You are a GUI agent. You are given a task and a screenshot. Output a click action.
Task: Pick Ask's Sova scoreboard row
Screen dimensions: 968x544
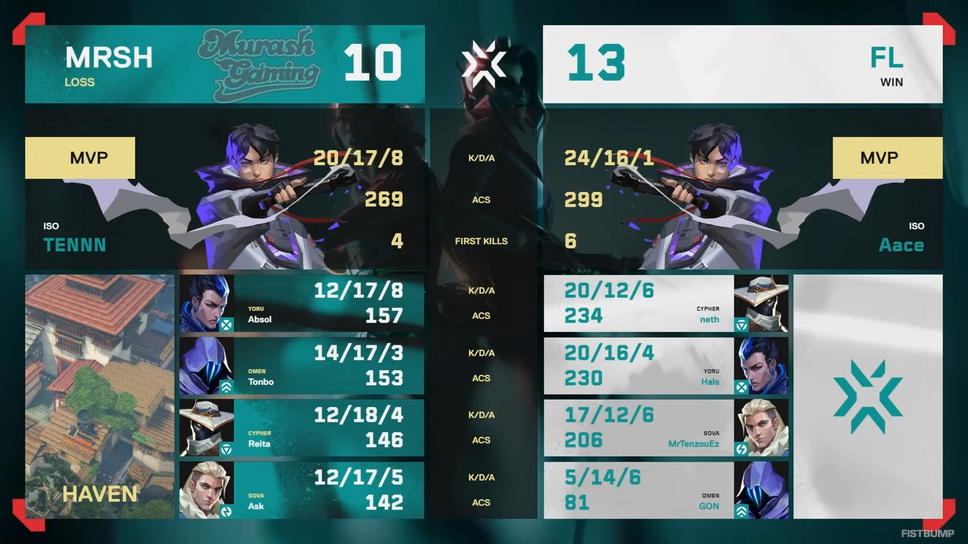[300, 489]
